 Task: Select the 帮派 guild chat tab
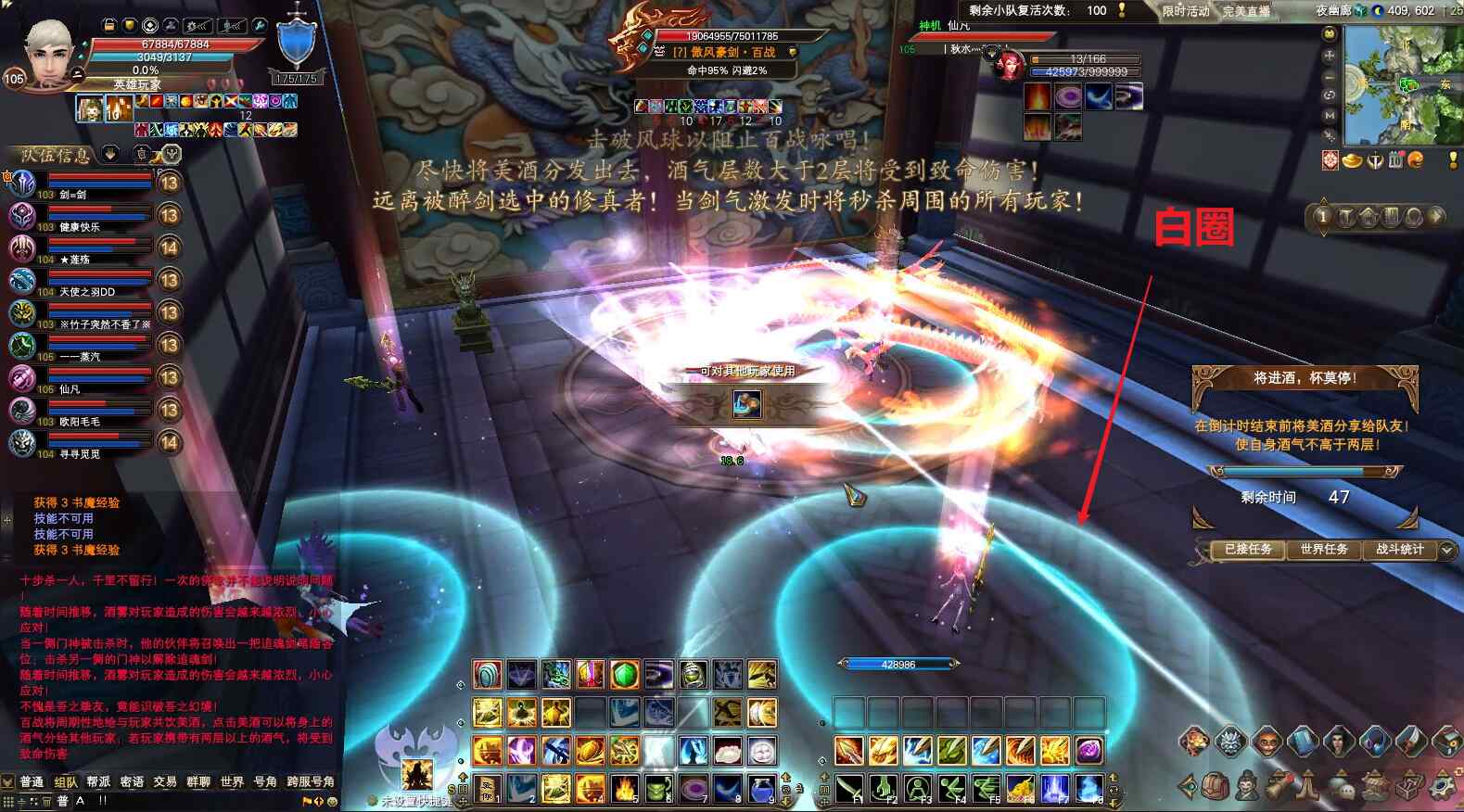[x=98, y=782]
